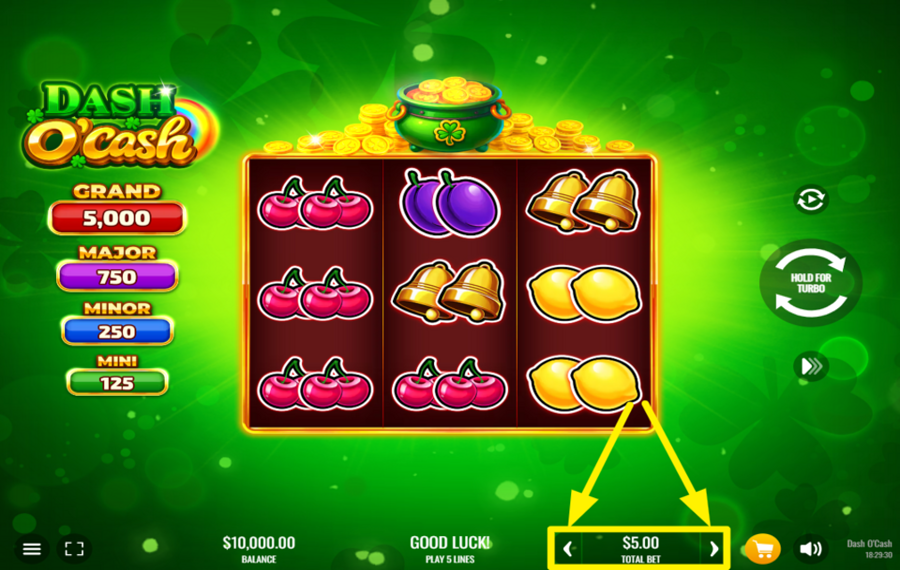
Task: Toggle fullscreen mode
Action: [x=74, y=549]
